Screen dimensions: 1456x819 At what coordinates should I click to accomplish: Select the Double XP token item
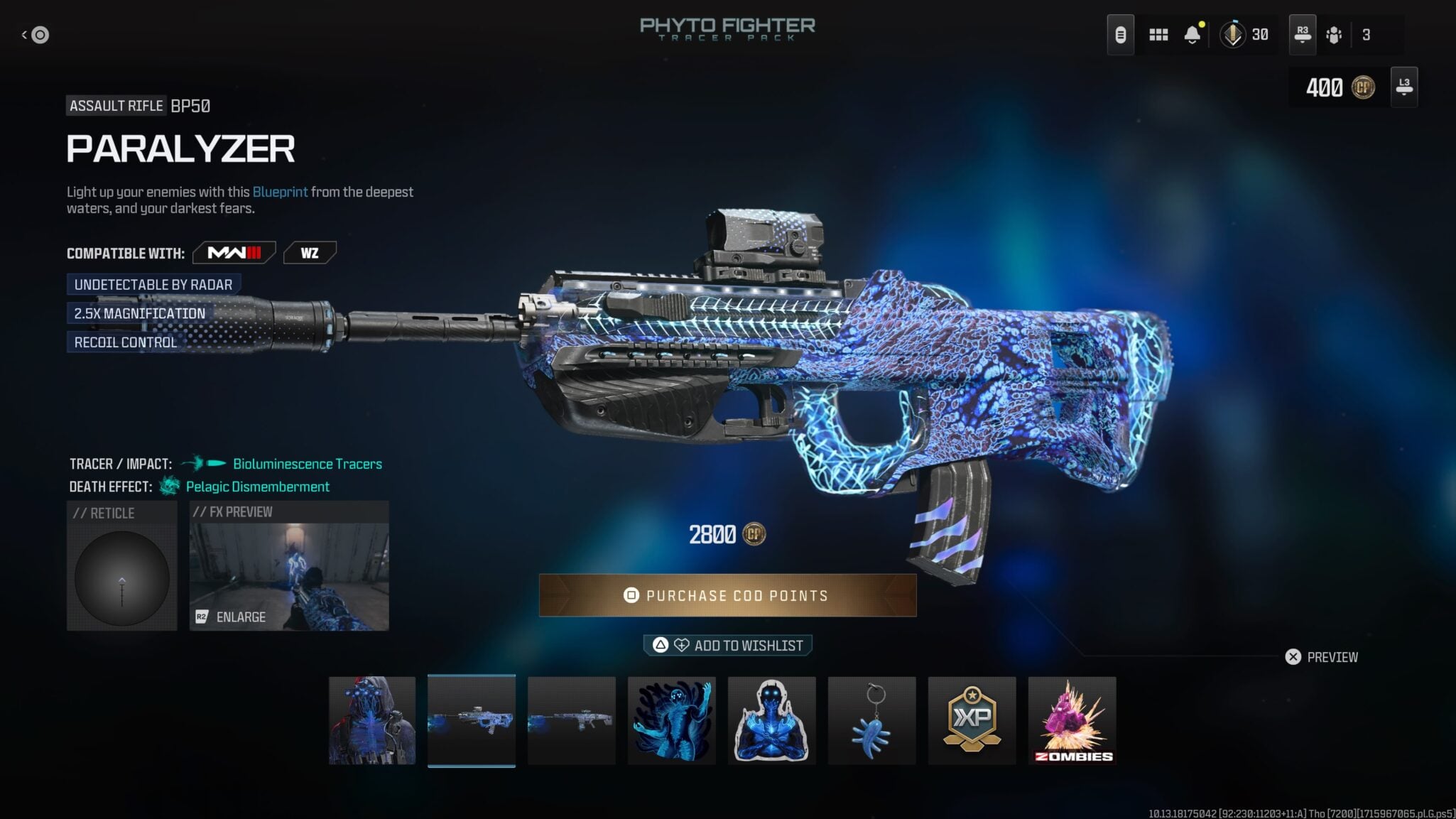click(x=972, y=720)
